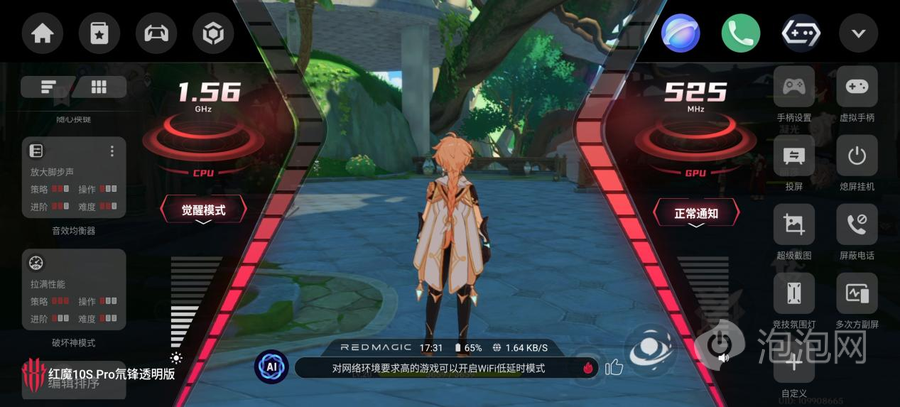Take a 超级截图 super screenshot
Viewport: 900px width, 407px height.
click(795, 225)
